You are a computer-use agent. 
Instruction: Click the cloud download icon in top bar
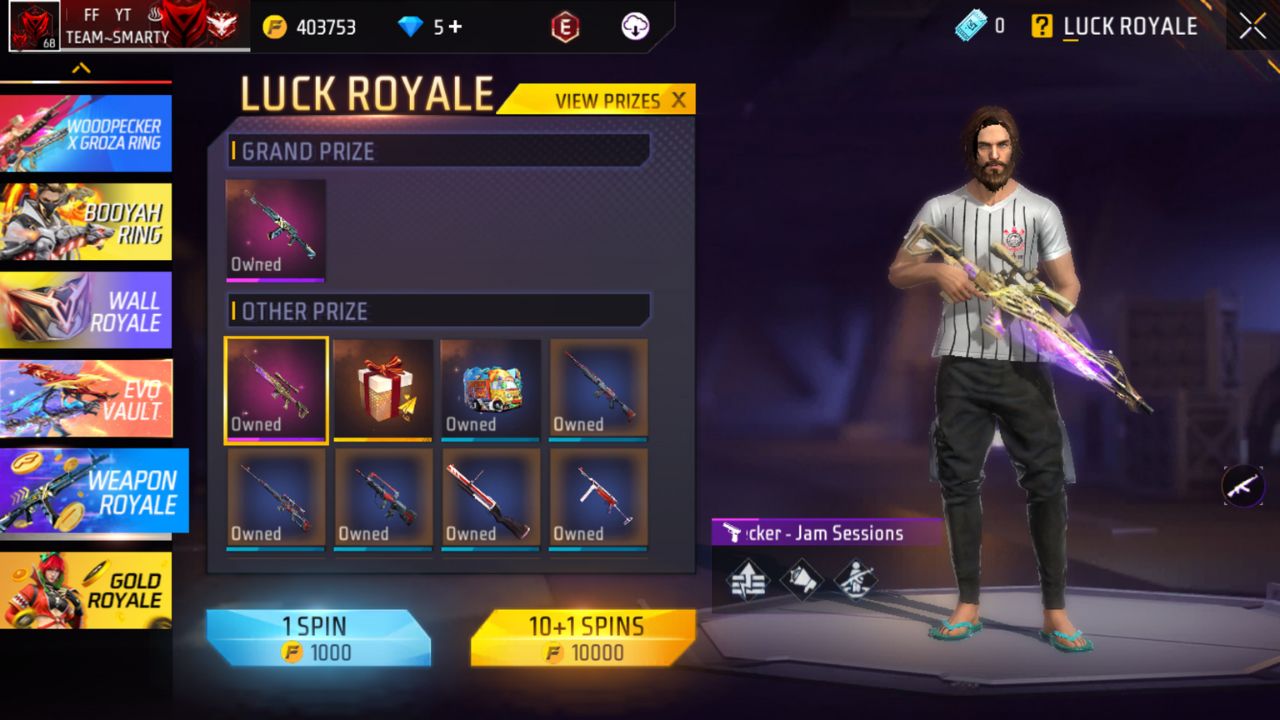click(x=633, y=27)
